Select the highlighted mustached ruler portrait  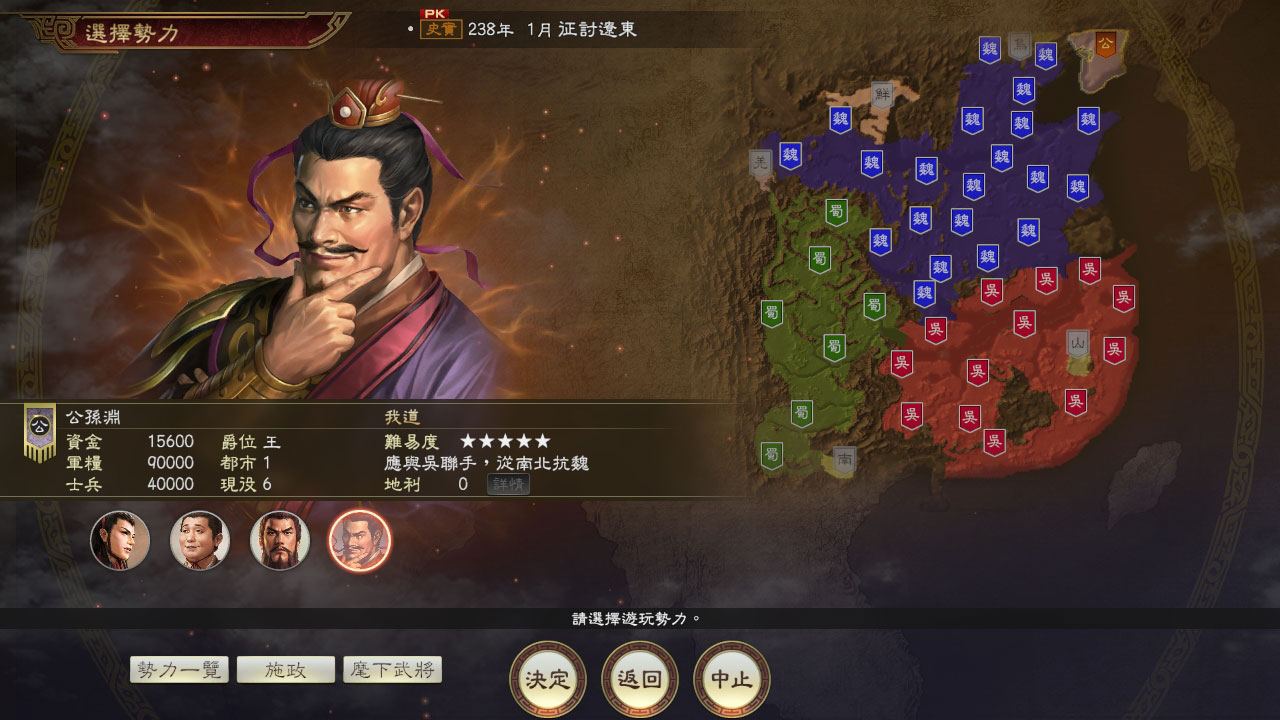360,540
